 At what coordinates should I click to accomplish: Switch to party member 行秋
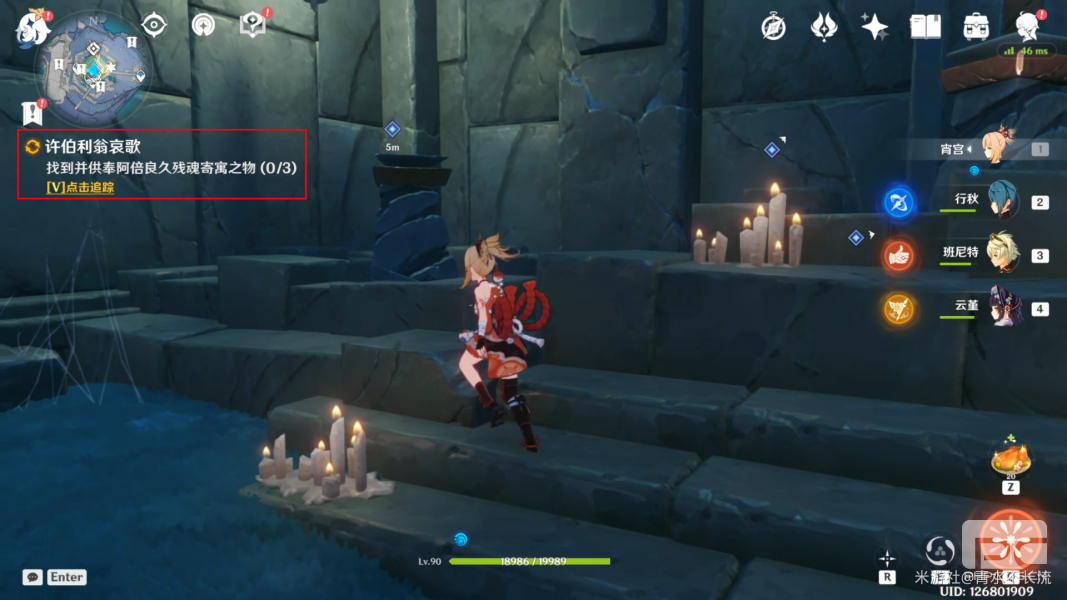tap(1001, 200)
